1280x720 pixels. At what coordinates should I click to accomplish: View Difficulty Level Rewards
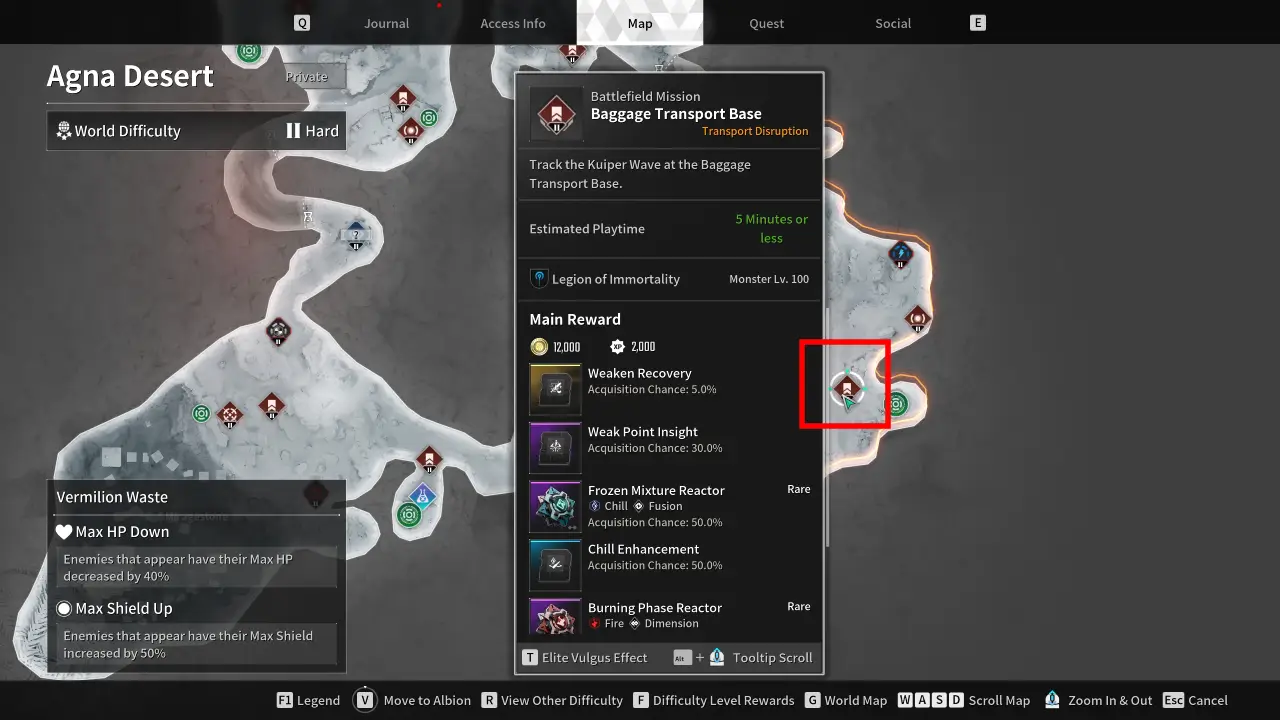pyautogui.click(x=713, y=700)
